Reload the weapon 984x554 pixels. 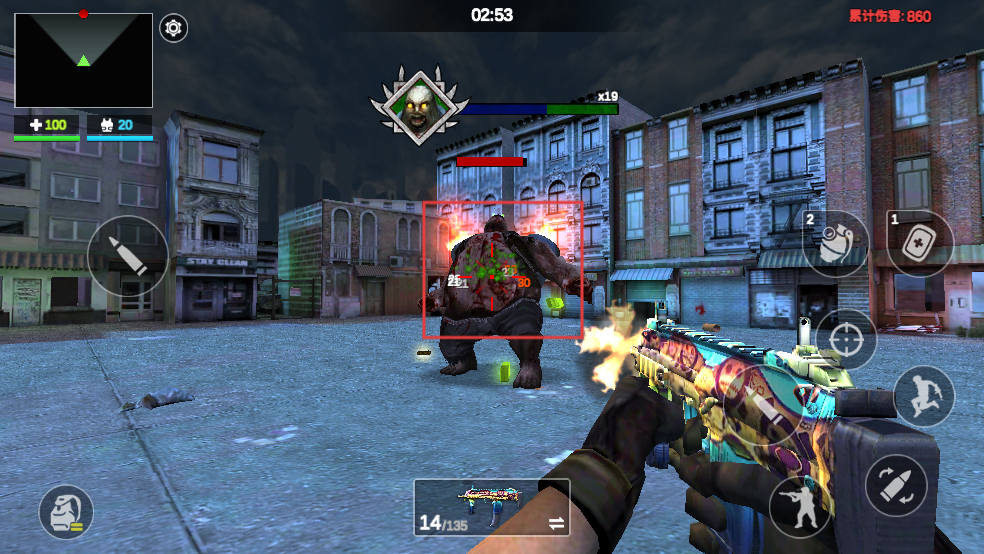(x=895, y=485)
